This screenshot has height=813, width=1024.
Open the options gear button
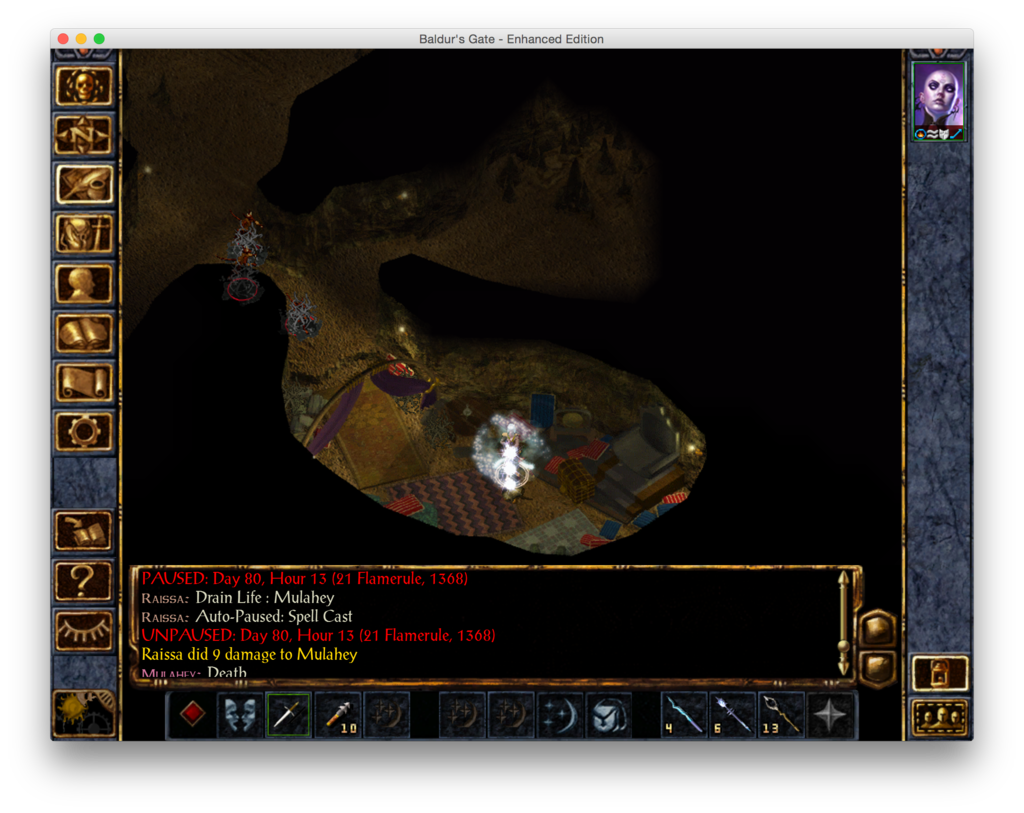[84, 430]
